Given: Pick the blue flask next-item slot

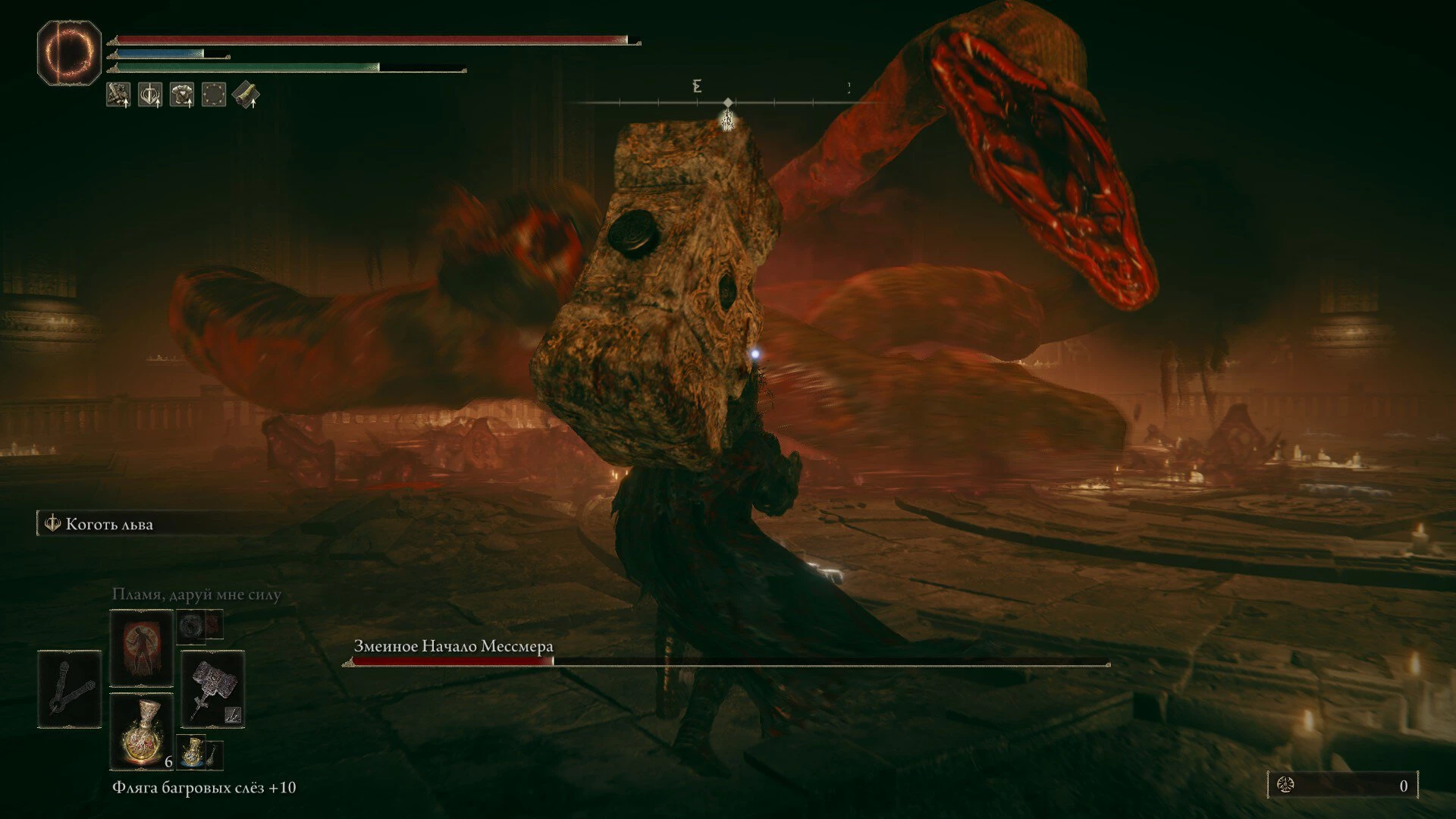Looking at the screenshot, I should coord(193,752).
